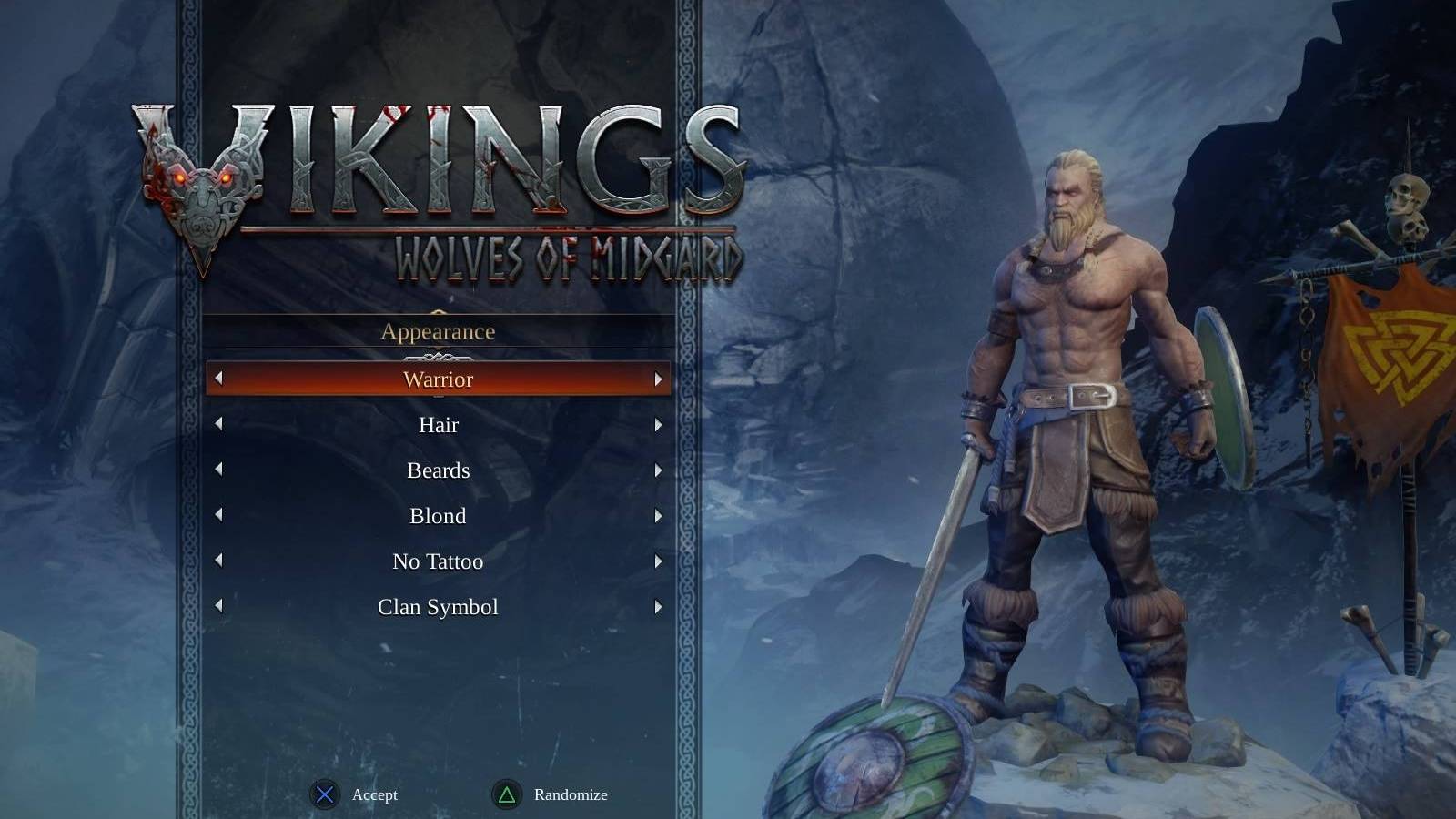Click the green triangle Randomize icon

pyautogui.click(x=506, y=794)
